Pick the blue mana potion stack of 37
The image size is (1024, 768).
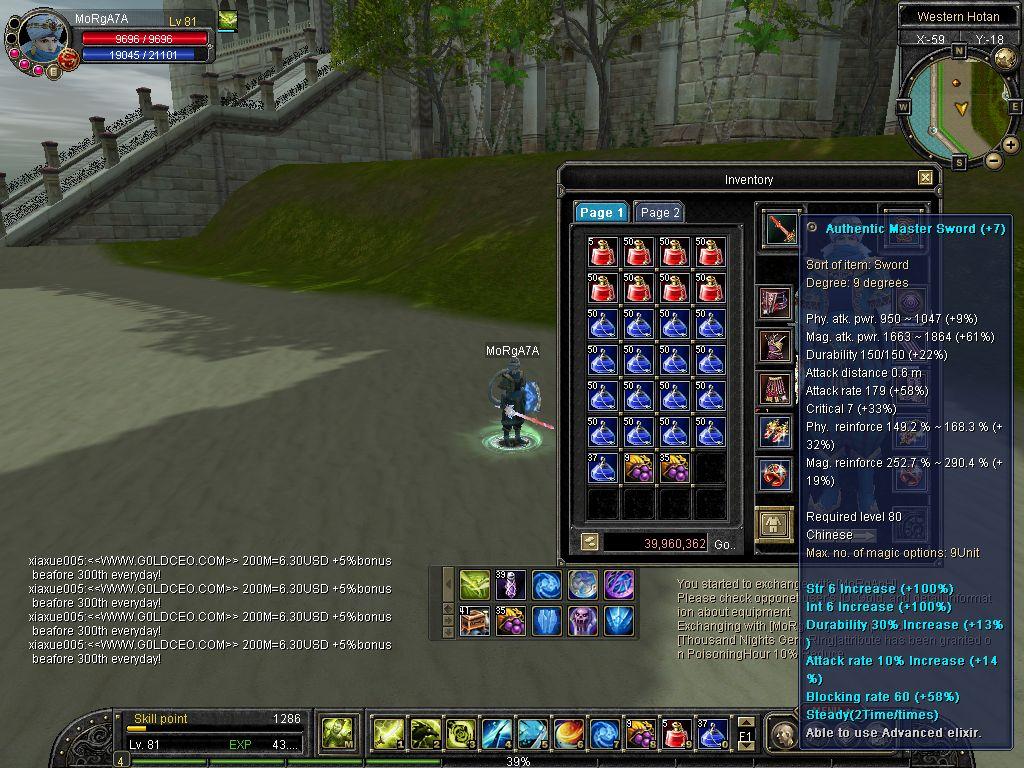pos(602,468)
